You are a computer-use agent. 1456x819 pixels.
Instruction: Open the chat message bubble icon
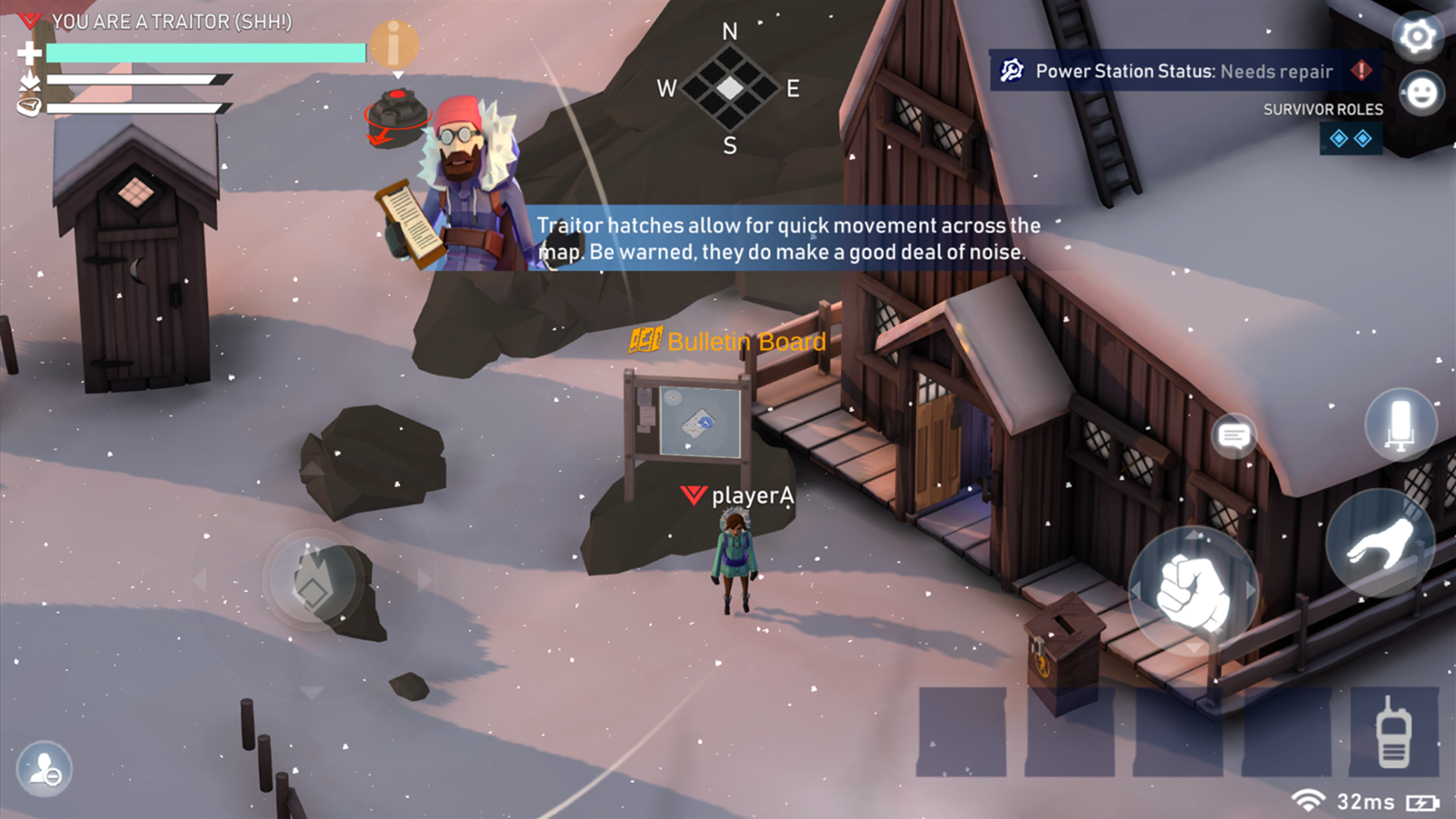click(x=1233, y=436)
